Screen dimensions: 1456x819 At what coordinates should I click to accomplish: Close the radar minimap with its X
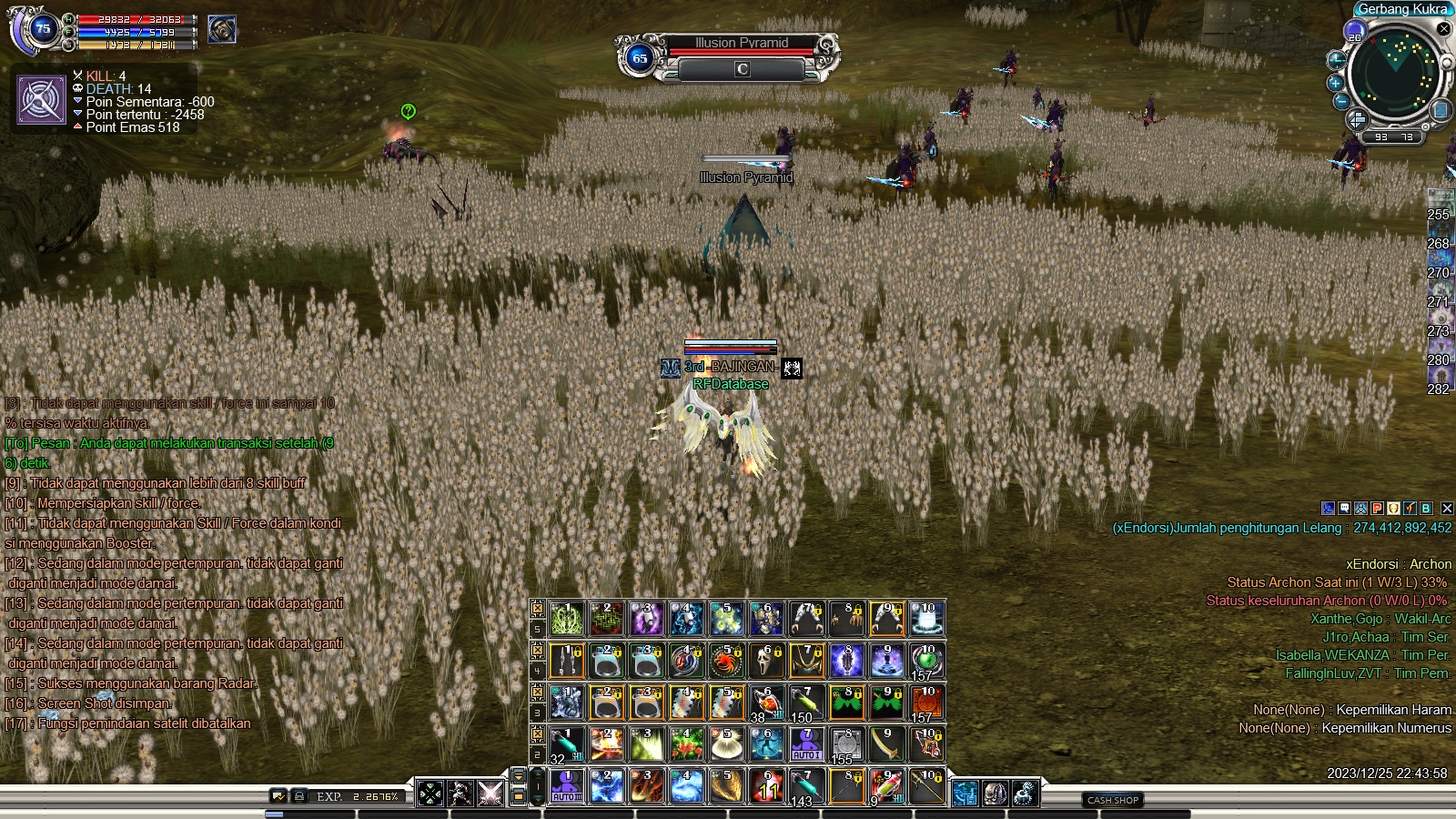1444,28
